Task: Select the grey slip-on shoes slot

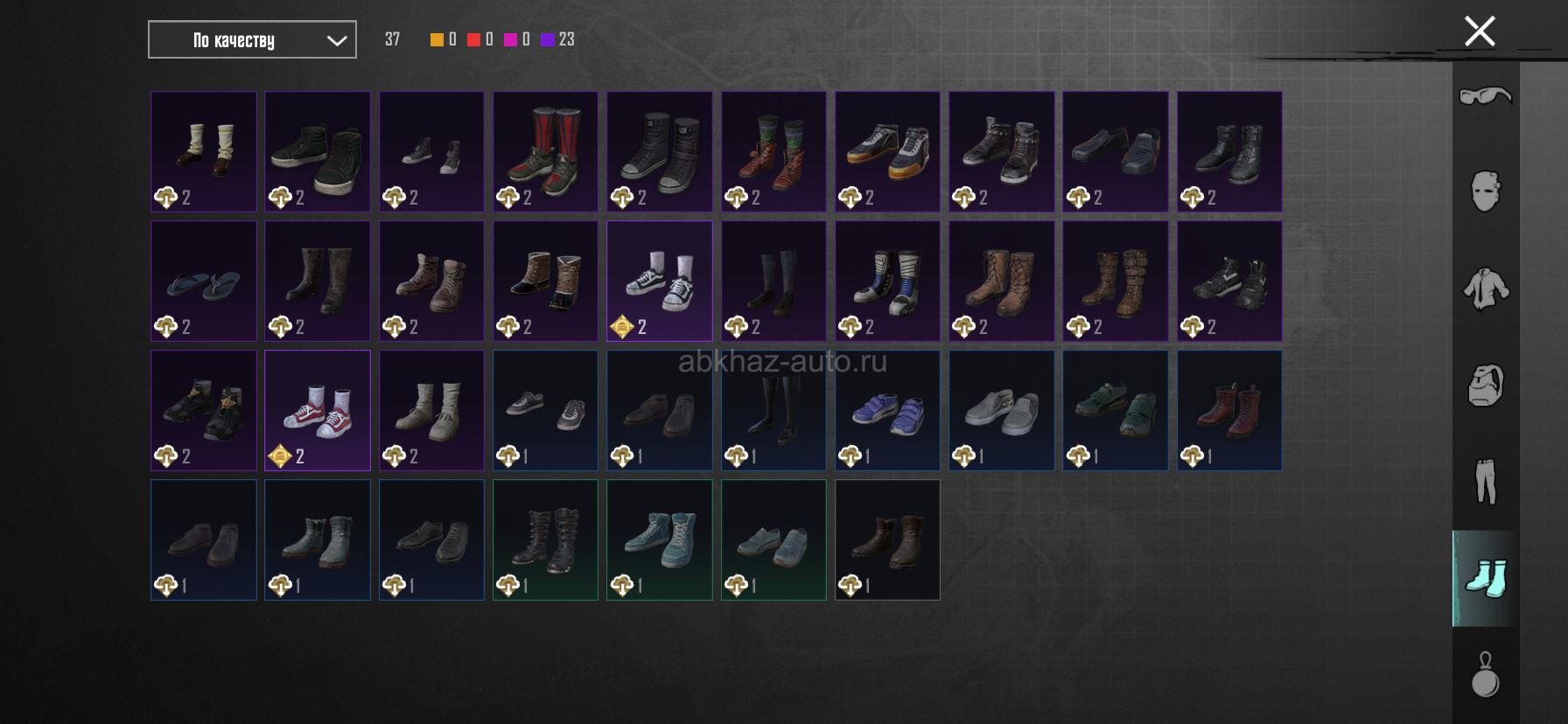Action: (1001, 410)
